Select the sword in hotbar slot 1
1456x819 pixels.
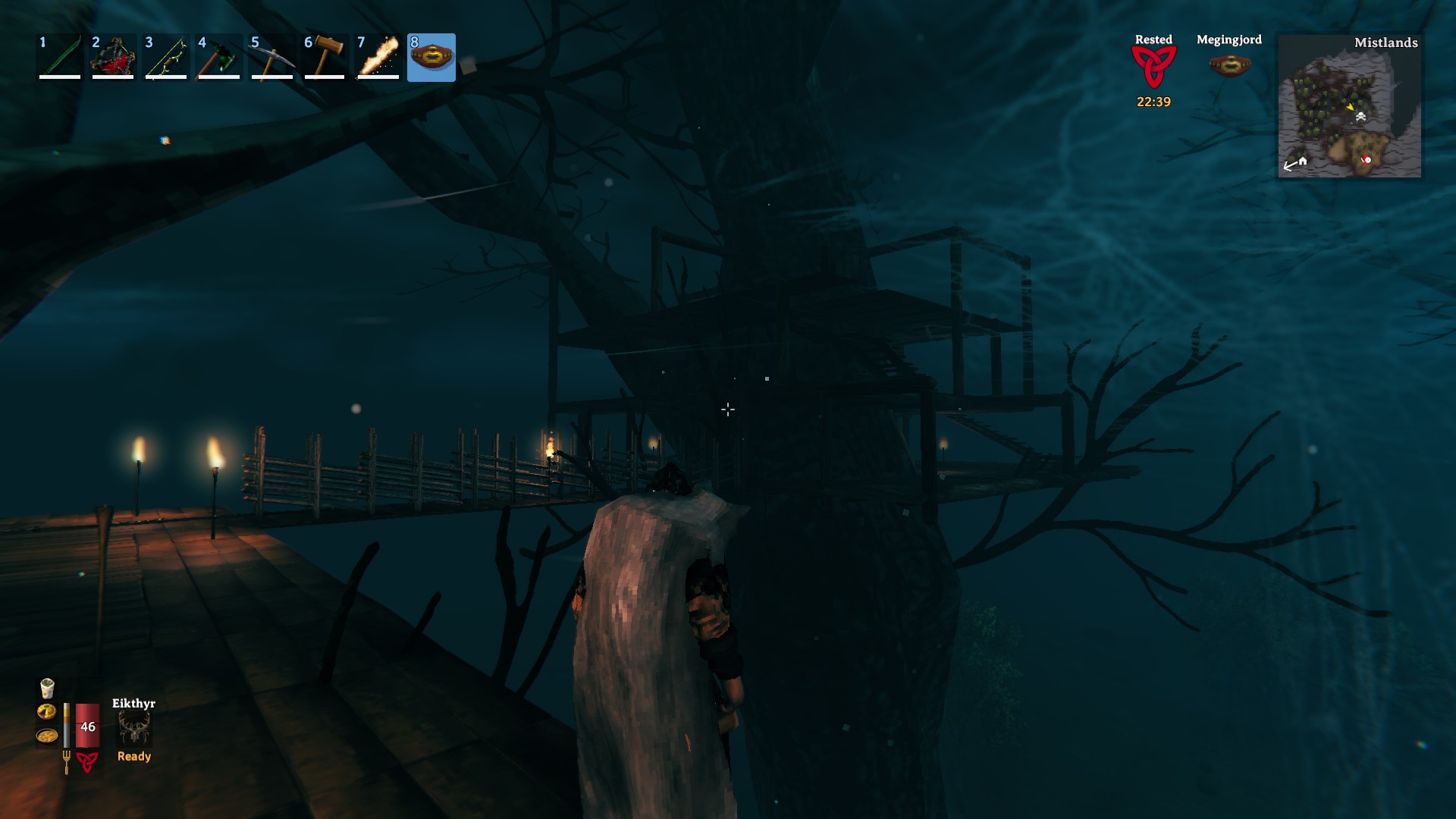(x=58, y=57)
